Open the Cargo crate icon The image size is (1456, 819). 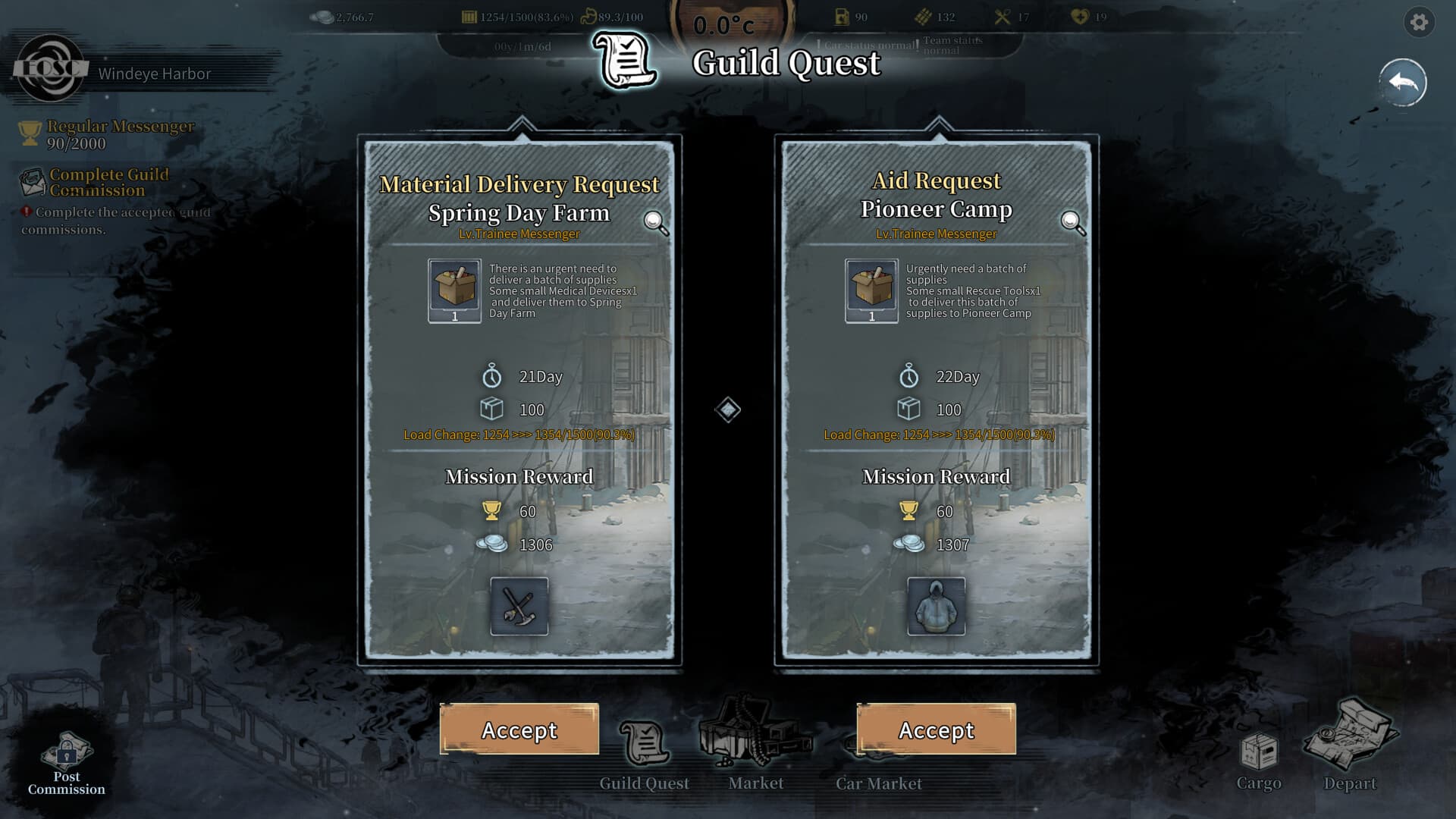pyautogui.click(x=1260, y=751)
